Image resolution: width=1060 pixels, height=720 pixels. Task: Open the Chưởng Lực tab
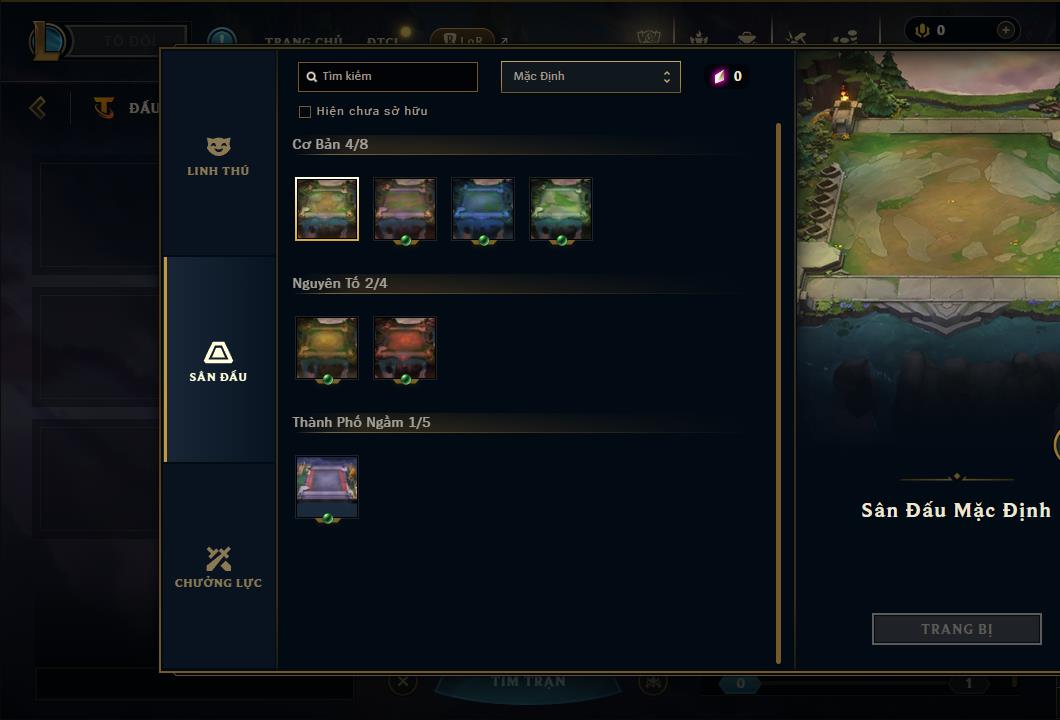[x=218, y=567]
